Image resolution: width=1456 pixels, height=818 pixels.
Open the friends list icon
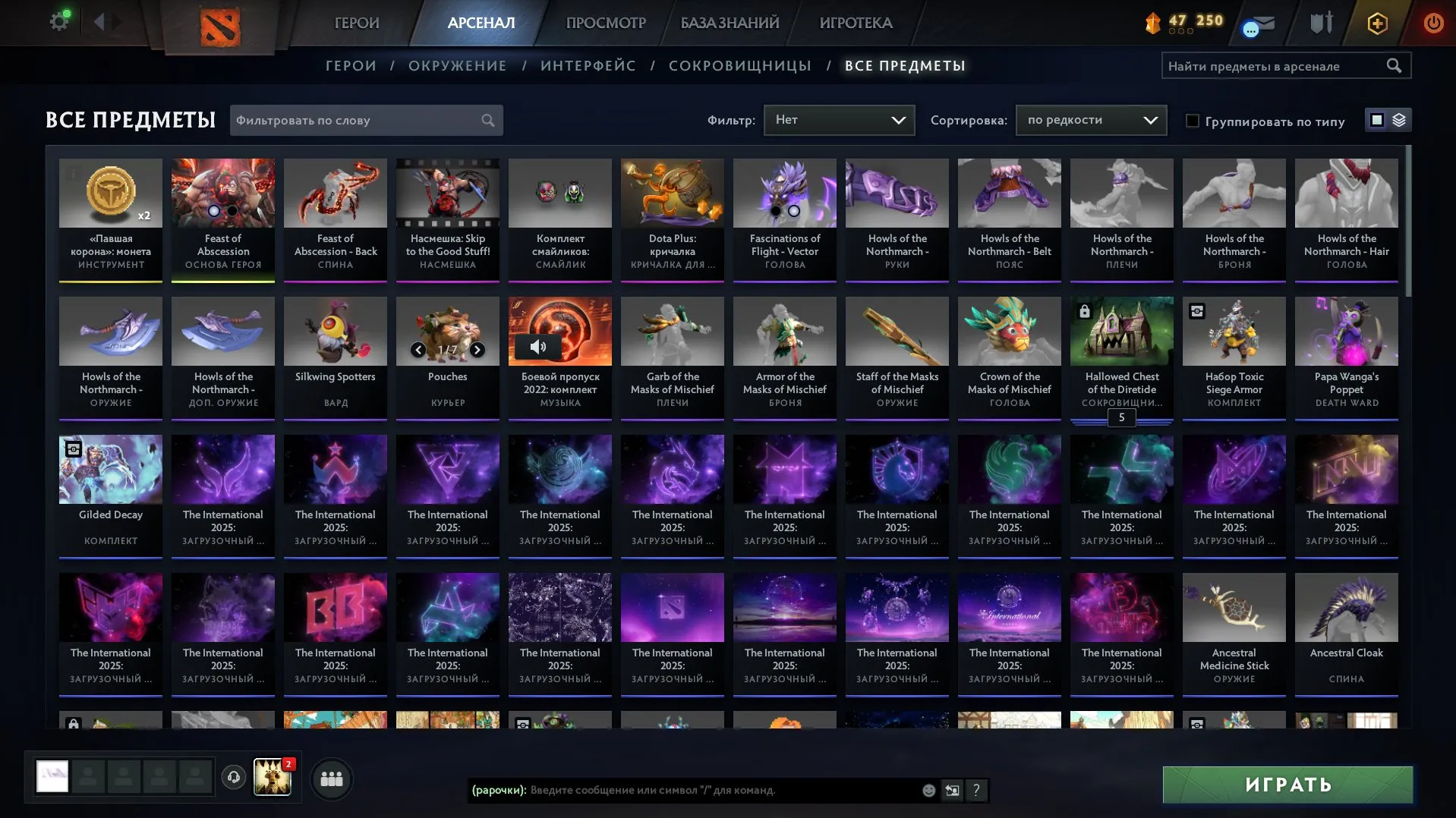(x=330, y=778)
